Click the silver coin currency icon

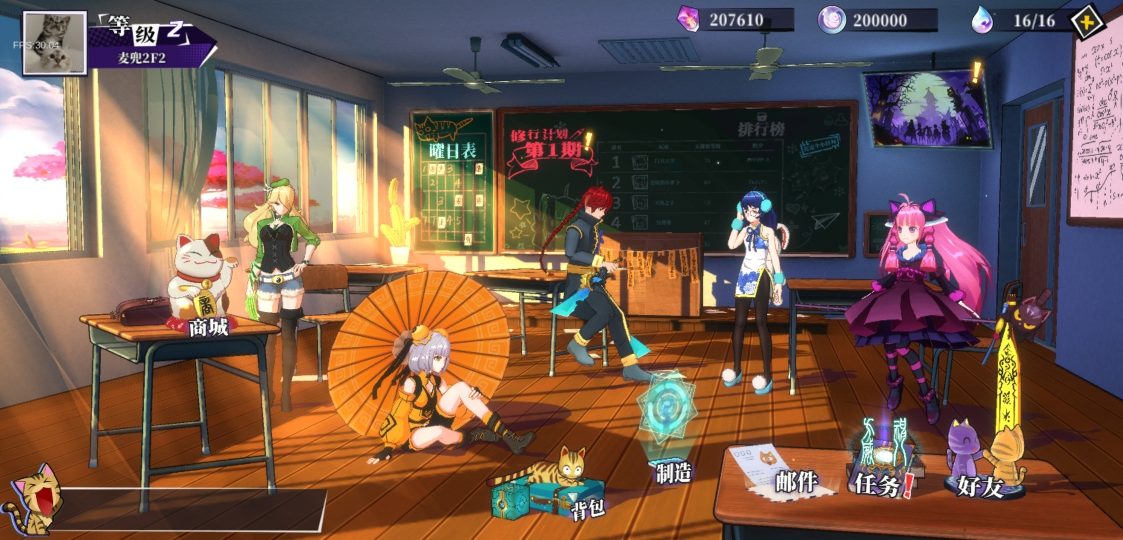[833, 19]
